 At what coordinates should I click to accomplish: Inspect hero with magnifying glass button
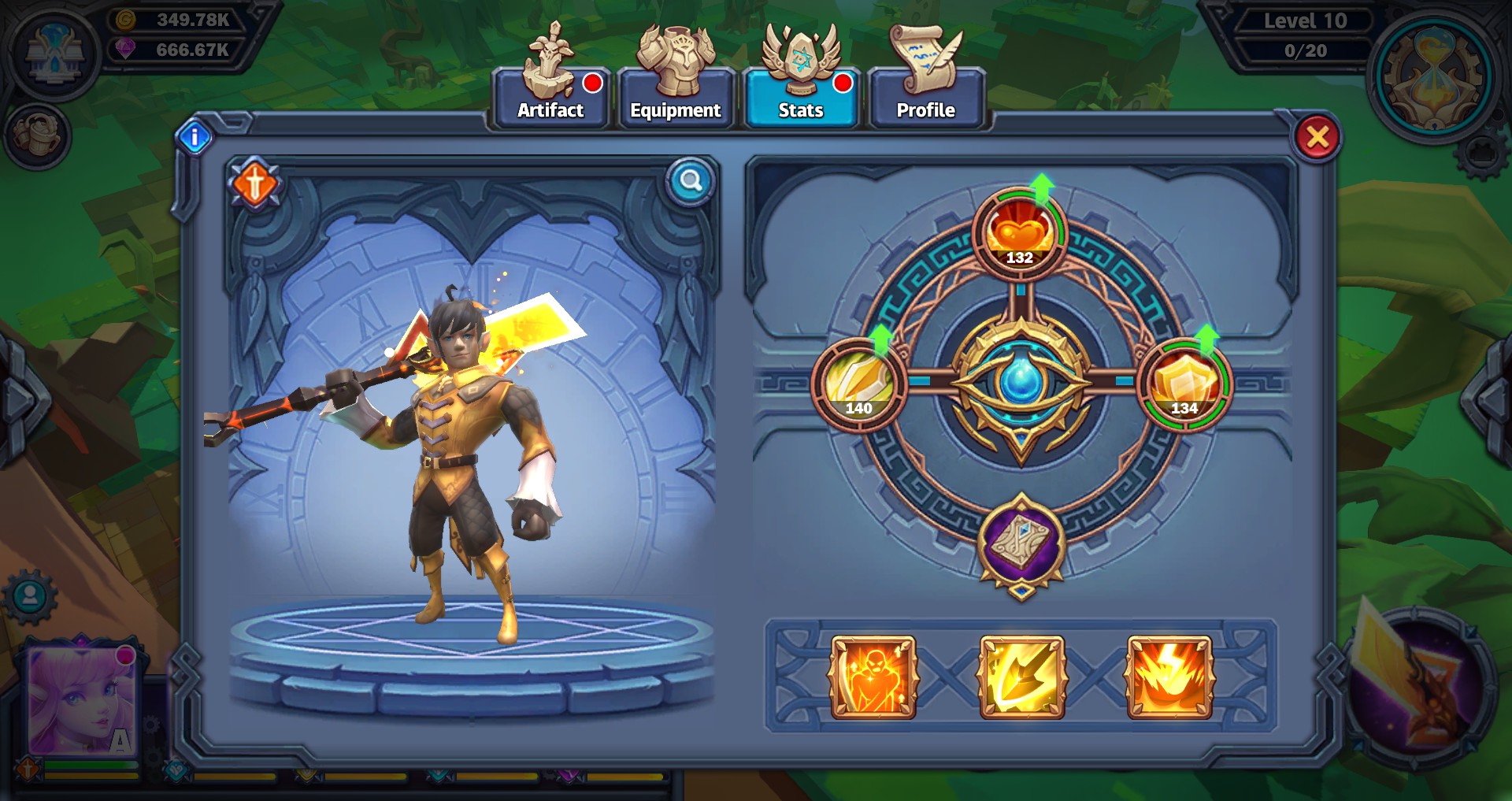tap(691, 181)
